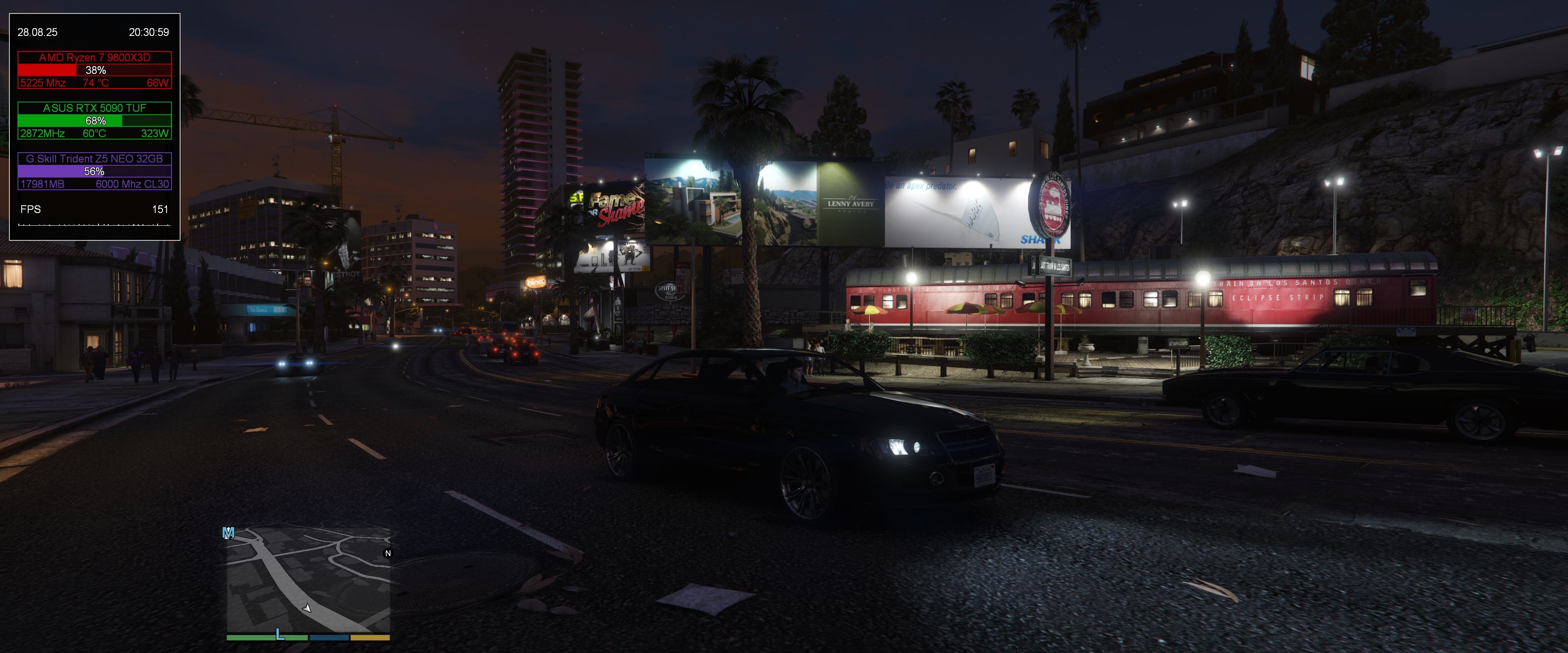Viewport: 1568px width, 653px height.
Task: Click the street minimap
Action: (308, 581)
